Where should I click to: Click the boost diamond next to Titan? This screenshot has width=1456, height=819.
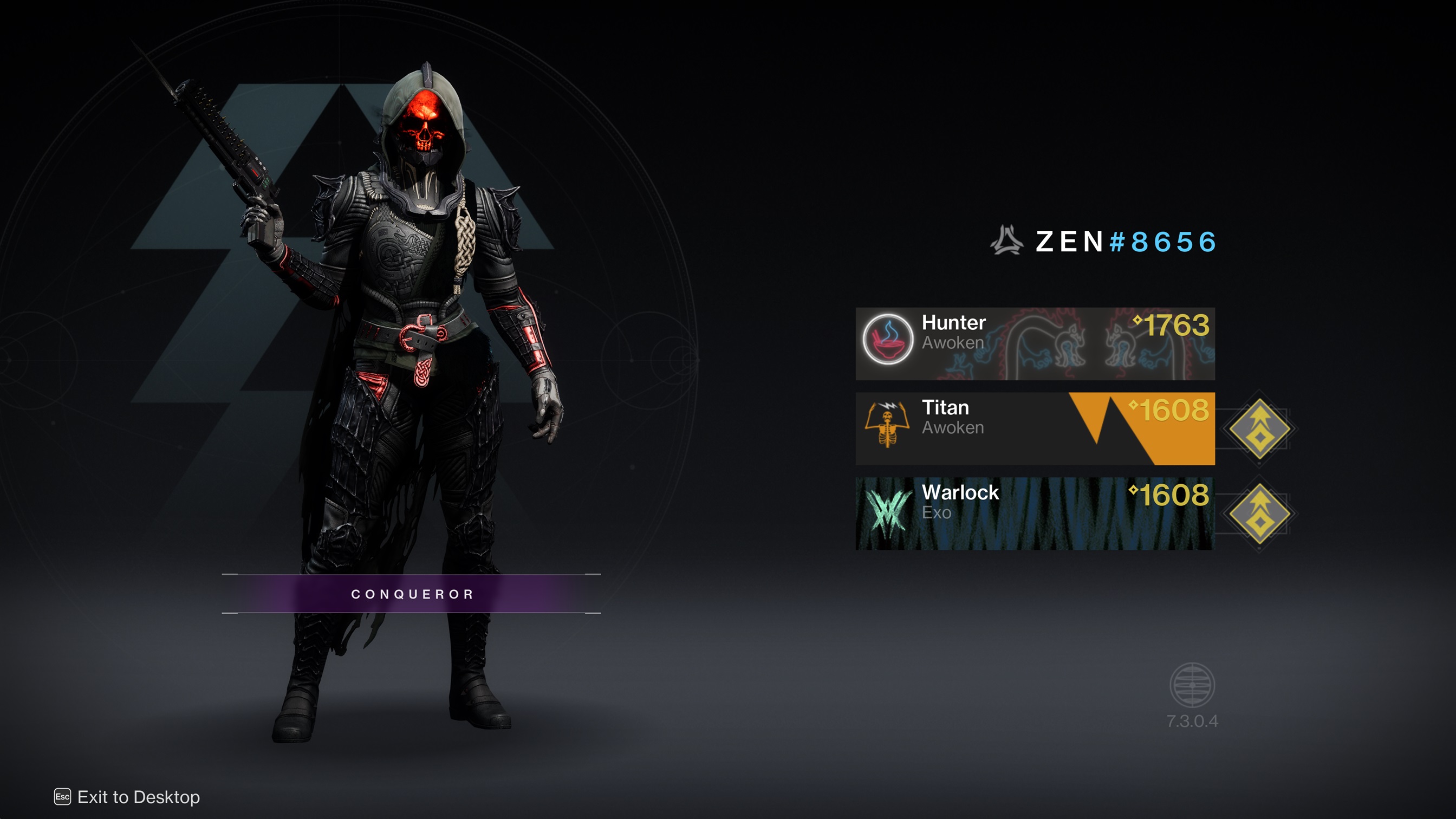(1259, 428)
